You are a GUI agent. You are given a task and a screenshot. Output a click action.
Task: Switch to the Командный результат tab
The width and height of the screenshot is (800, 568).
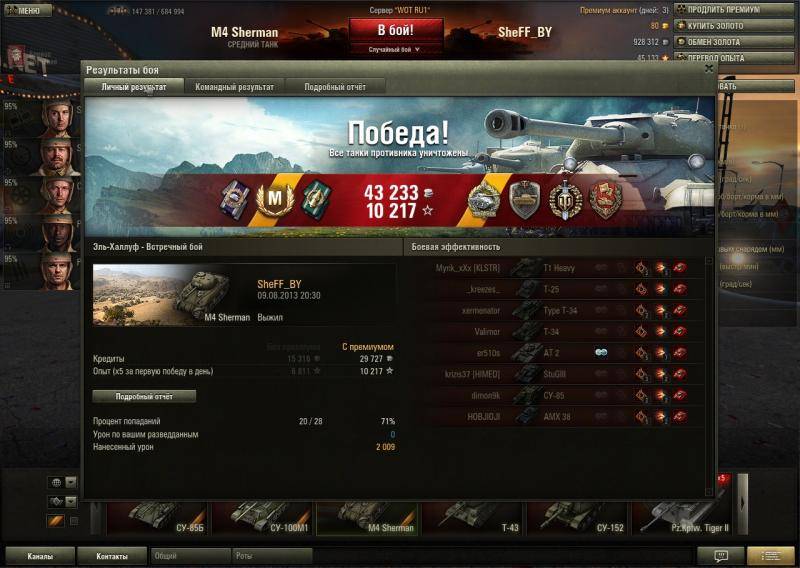(234, 87)
